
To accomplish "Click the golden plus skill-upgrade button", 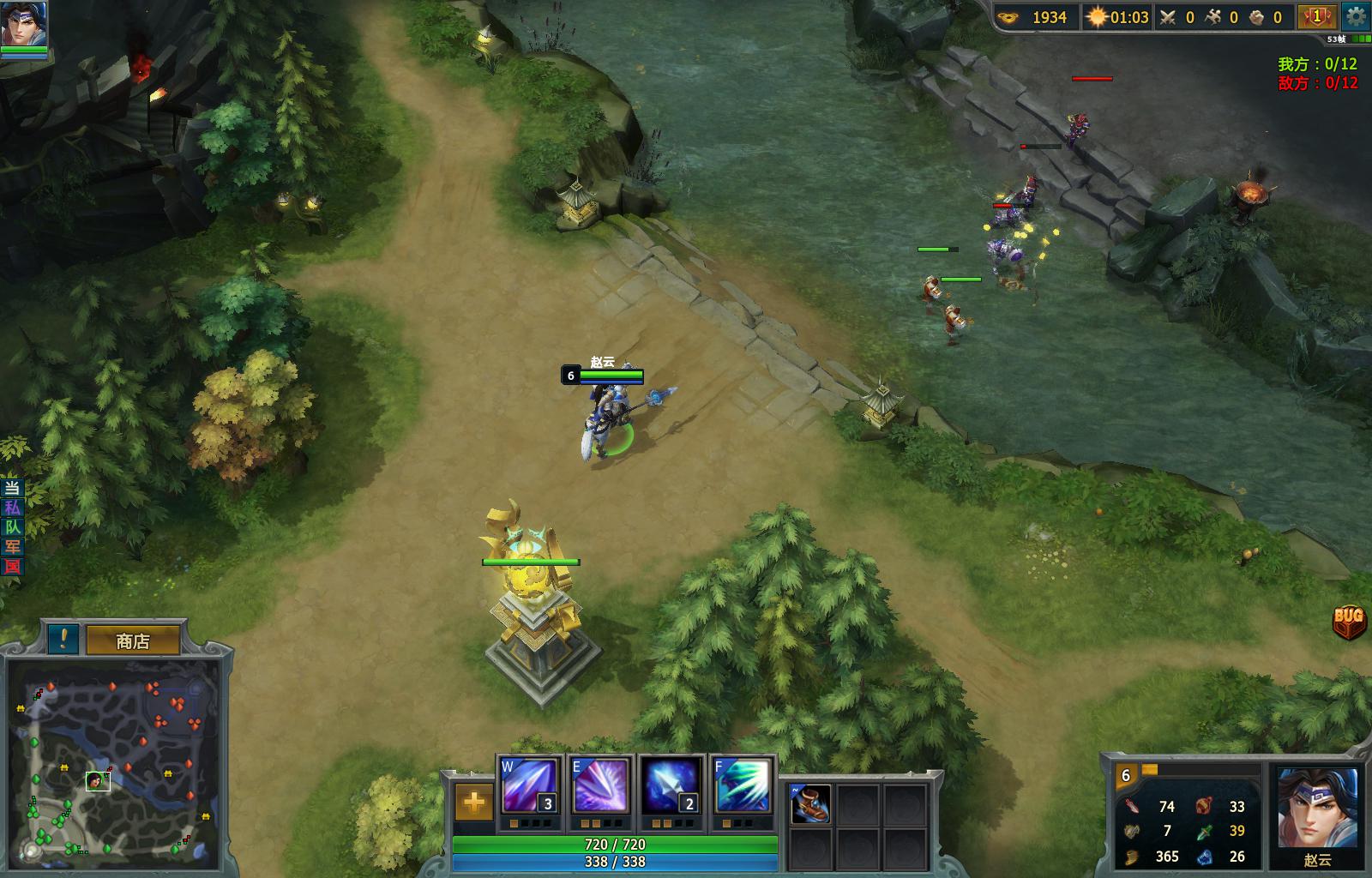I will coord(473,803).
